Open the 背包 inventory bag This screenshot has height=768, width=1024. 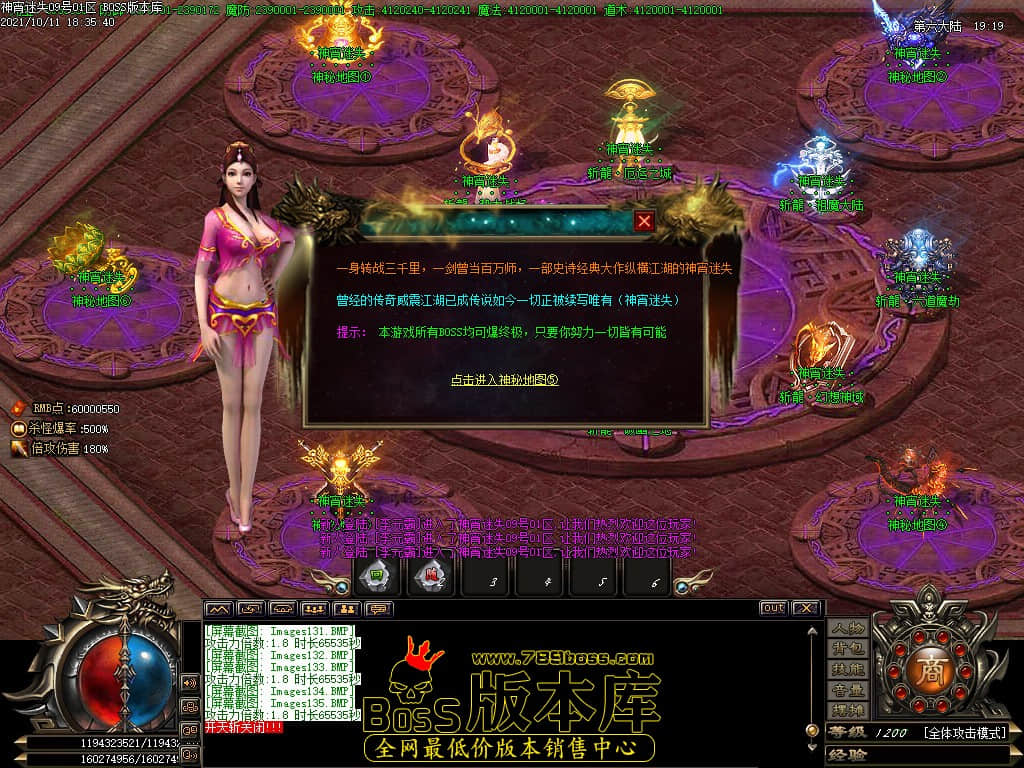(846, 649)
